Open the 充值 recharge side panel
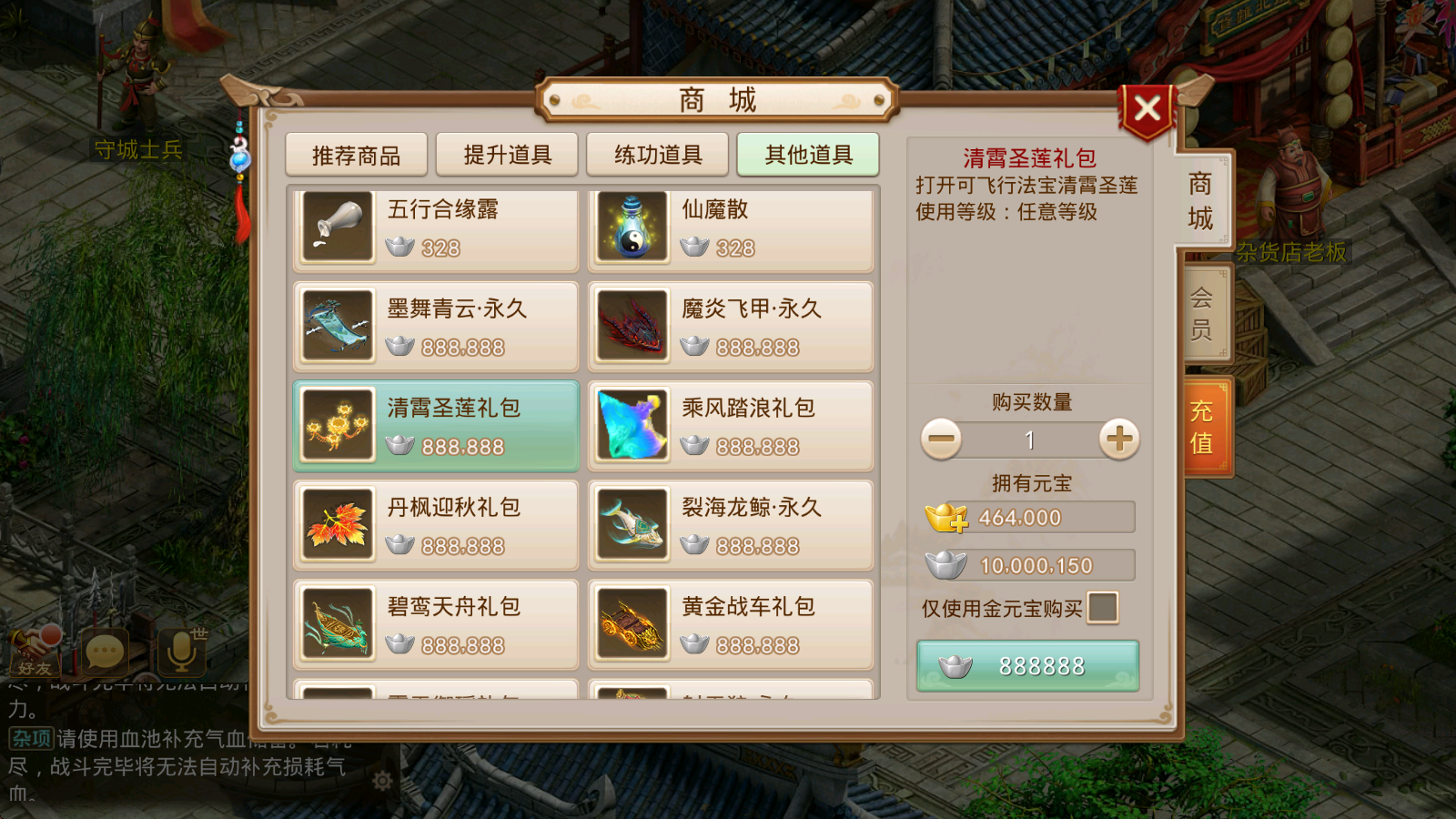The image size is (1456, 819). (x=1204, y=424)
